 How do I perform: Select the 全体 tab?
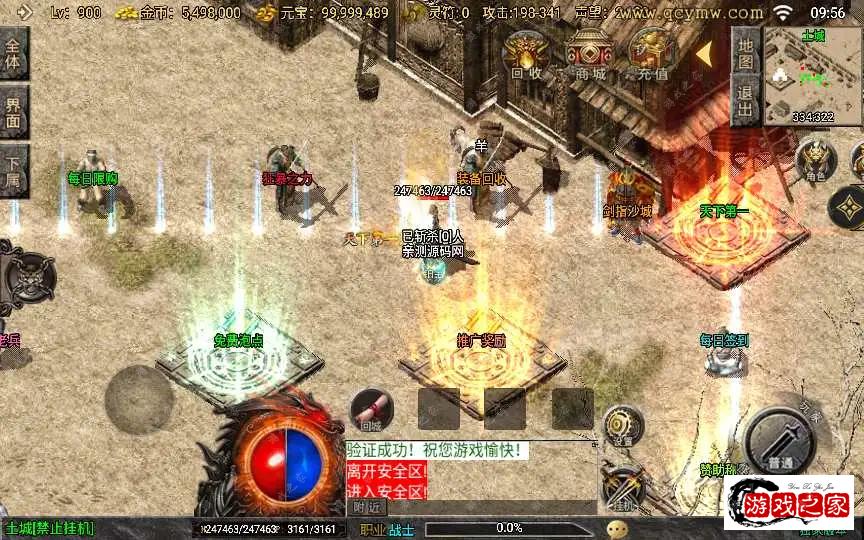point(13,52)
